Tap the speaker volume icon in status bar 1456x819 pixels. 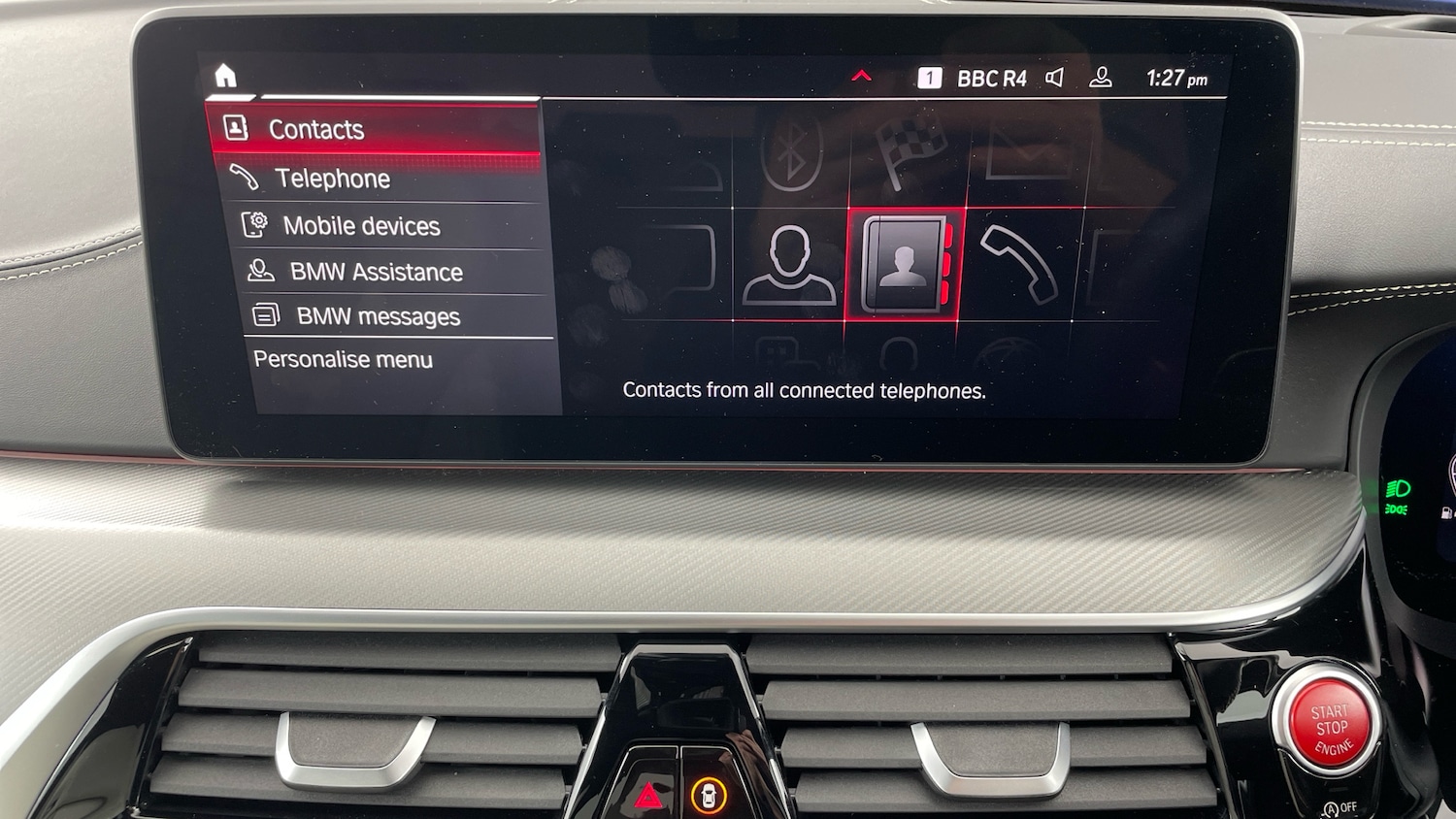click(x=1056, y=78)
